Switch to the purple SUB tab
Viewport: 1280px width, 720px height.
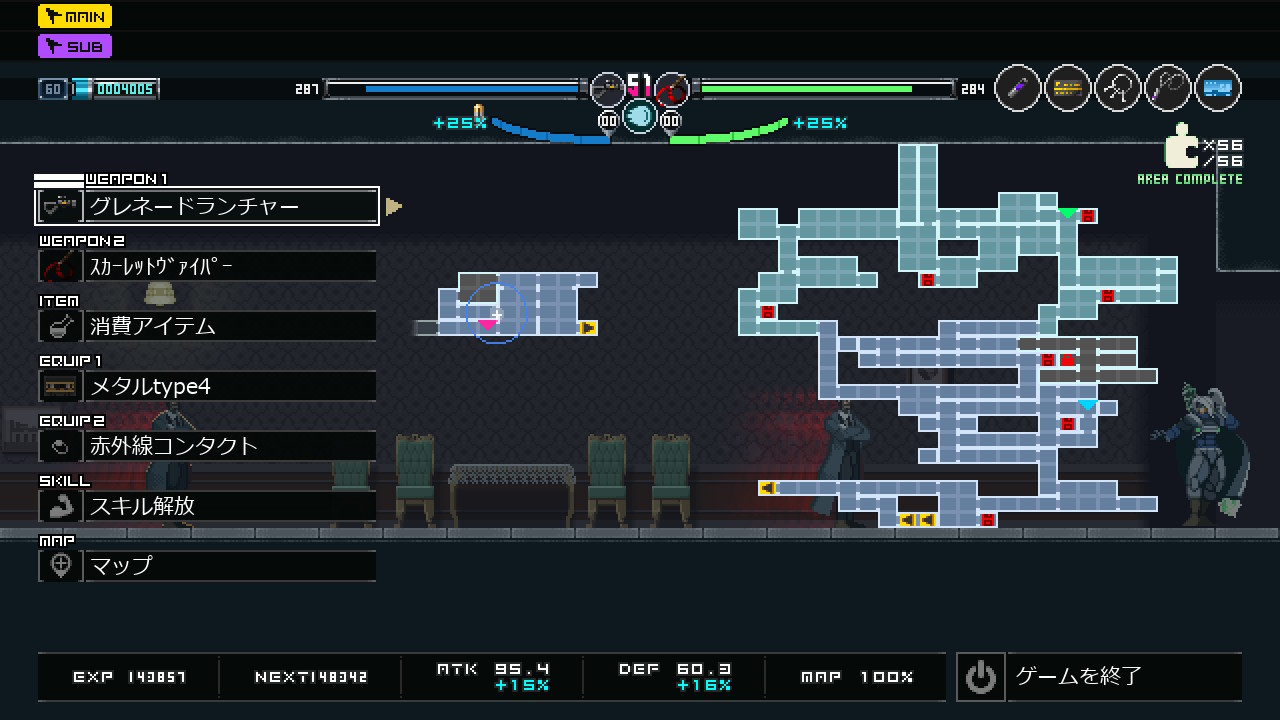75,46
